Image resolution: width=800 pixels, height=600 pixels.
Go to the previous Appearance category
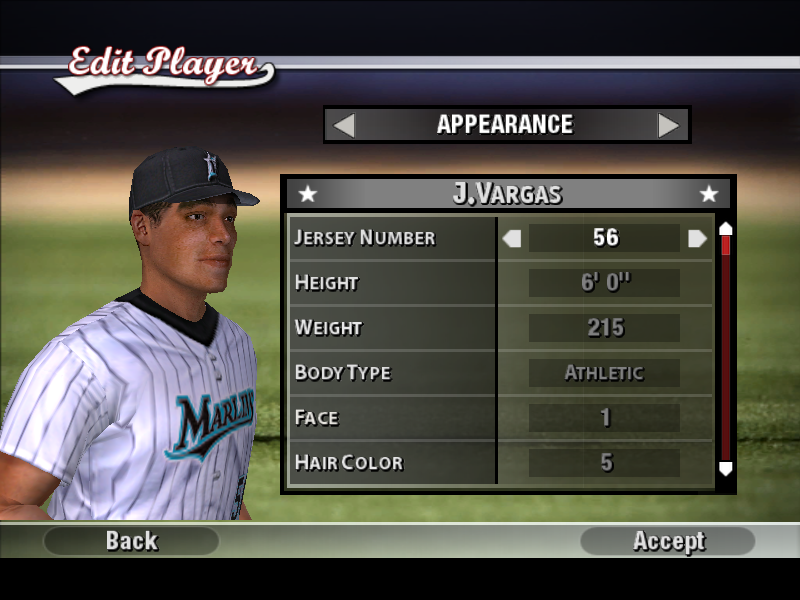(344, 125)
